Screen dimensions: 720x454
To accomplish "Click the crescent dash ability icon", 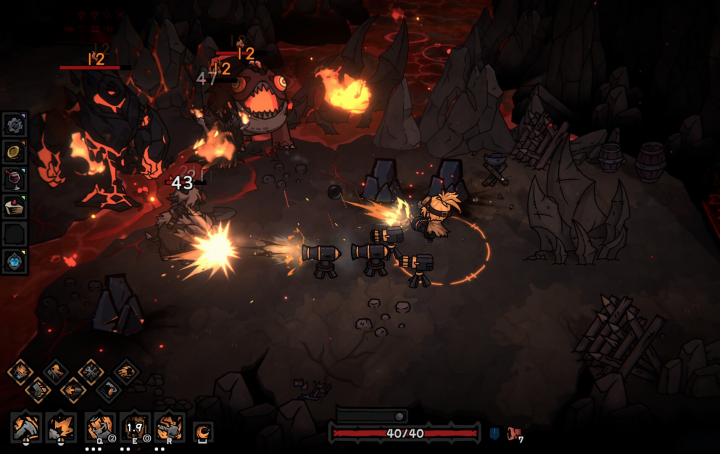I will point(203,431).
